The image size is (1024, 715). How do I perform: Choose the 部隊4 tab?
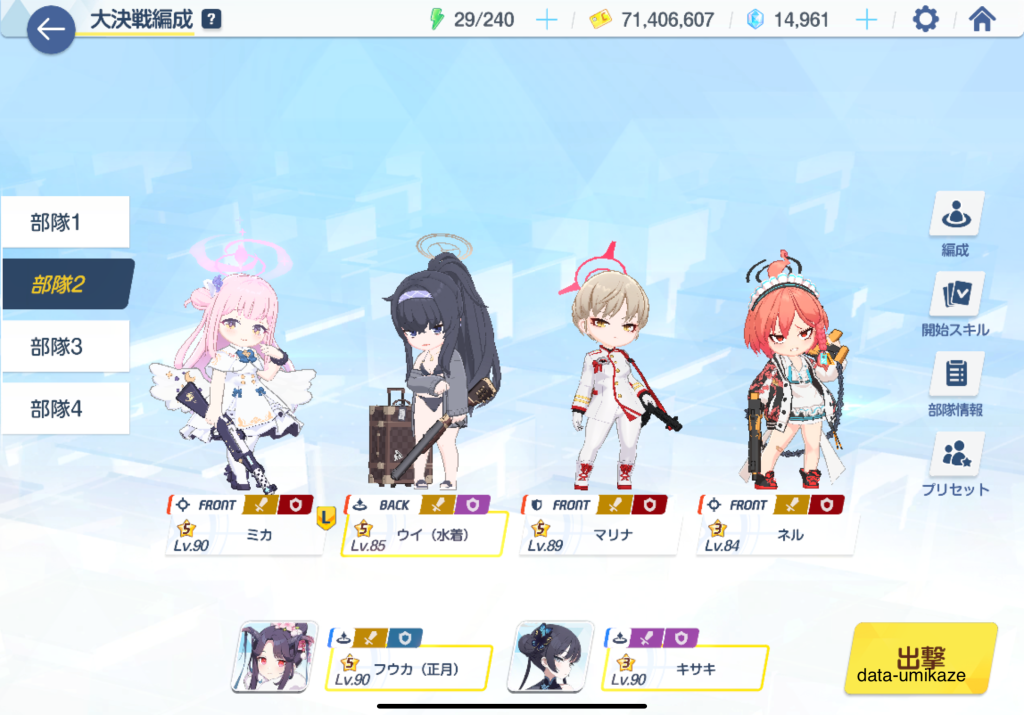(x=66, y=409)
